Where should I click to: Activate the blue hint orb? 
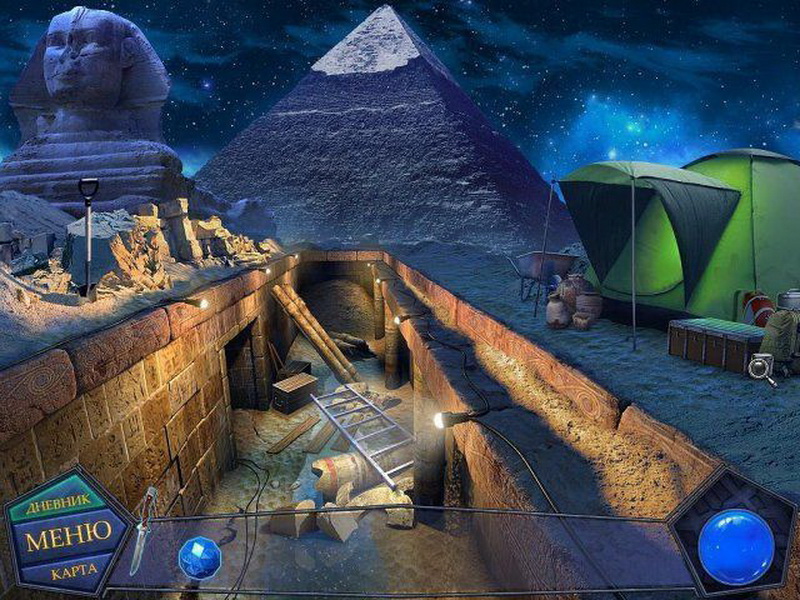736,547
